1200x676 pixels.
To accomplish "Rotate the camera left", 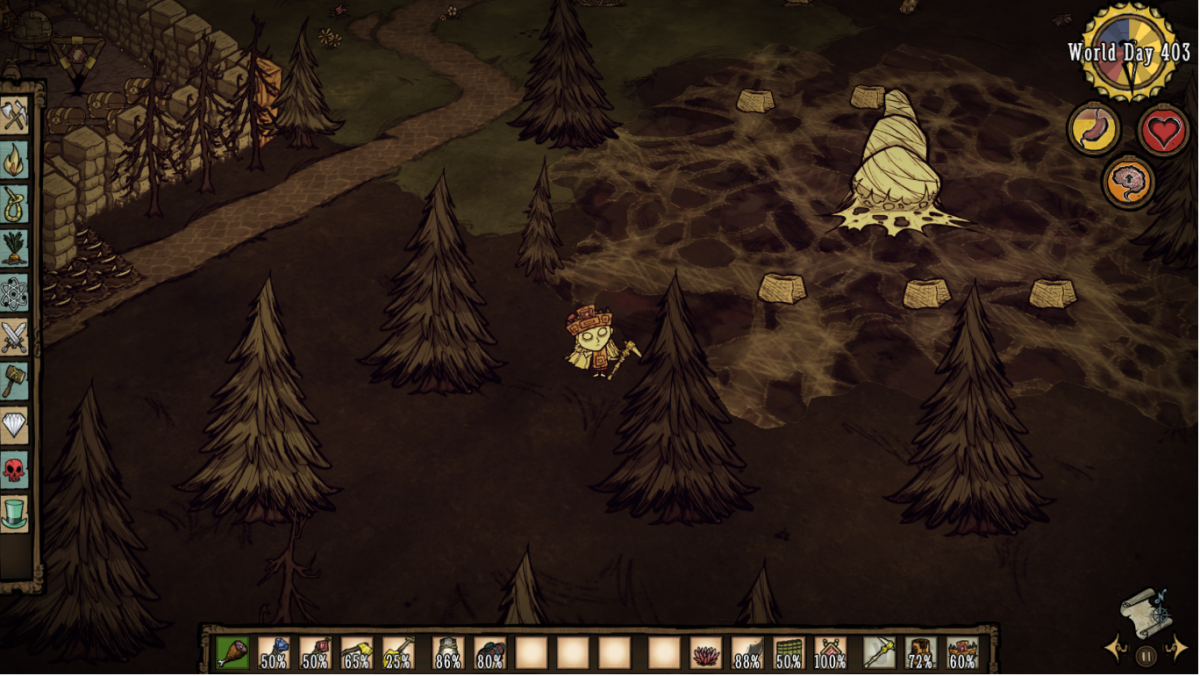I will pos(1112,648).
